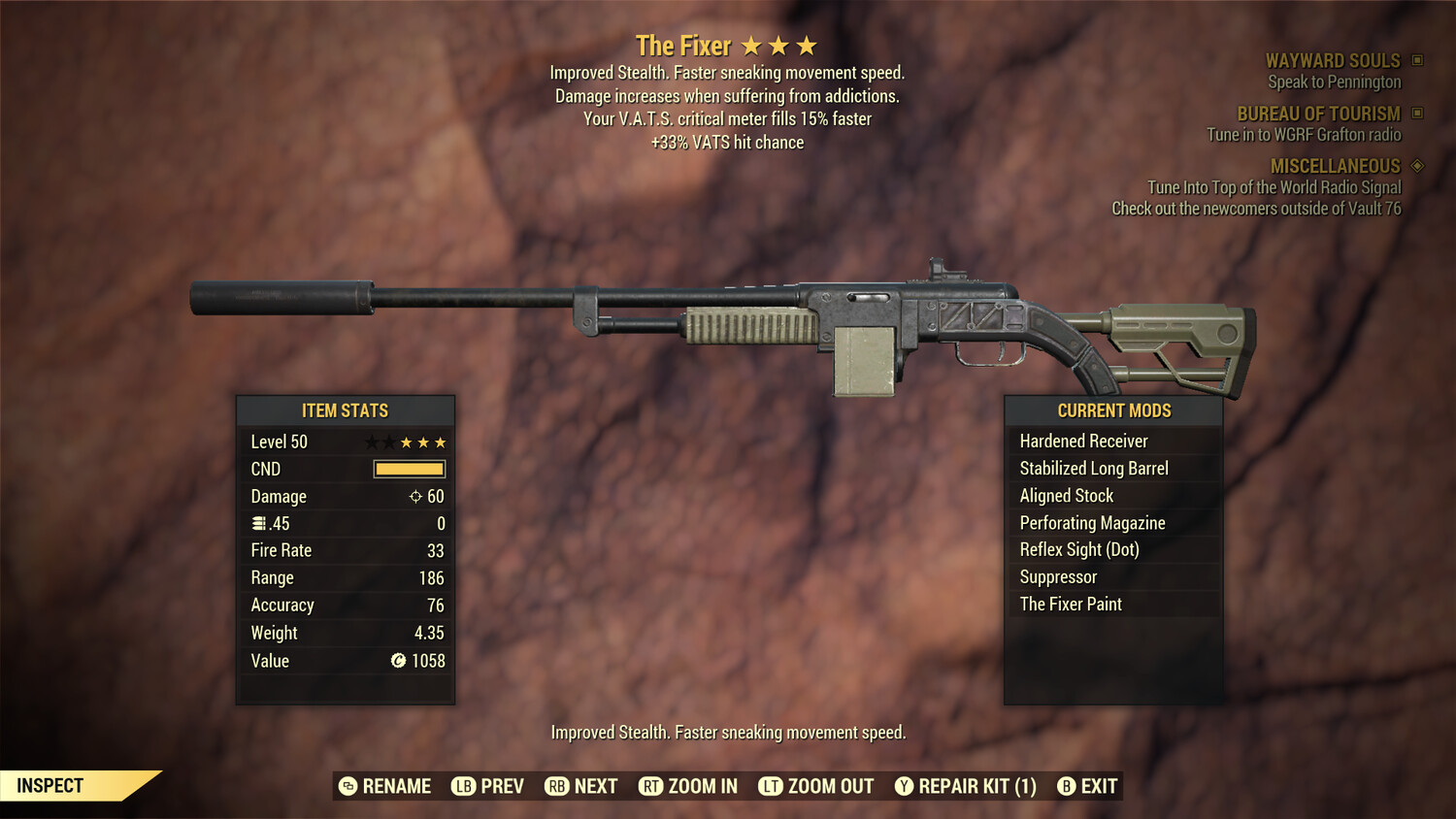Select ZOOM OUT on the weapon

point(816,786)
